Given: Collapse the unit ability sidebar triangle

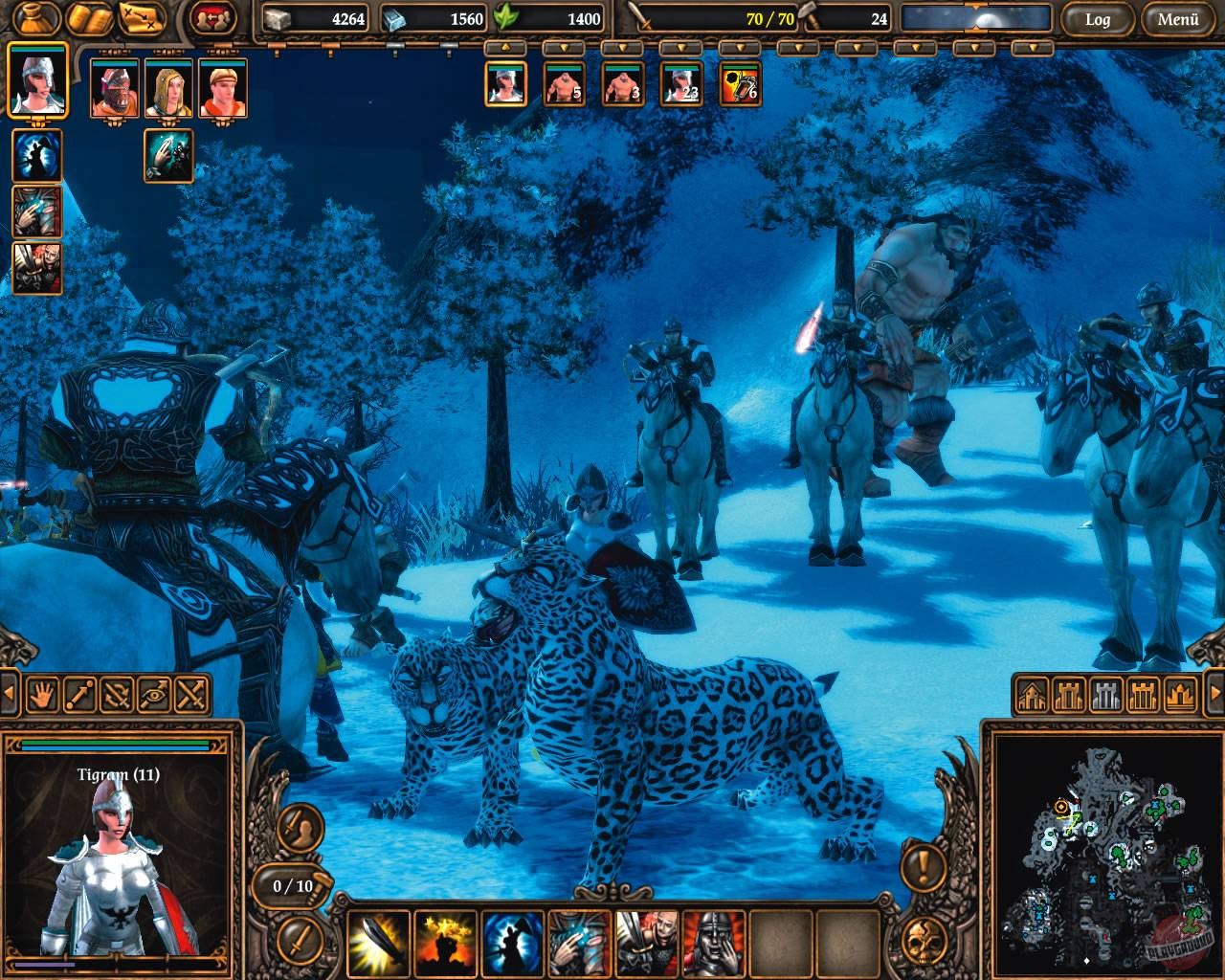Looking at the screenshot, I should (8, 691).
